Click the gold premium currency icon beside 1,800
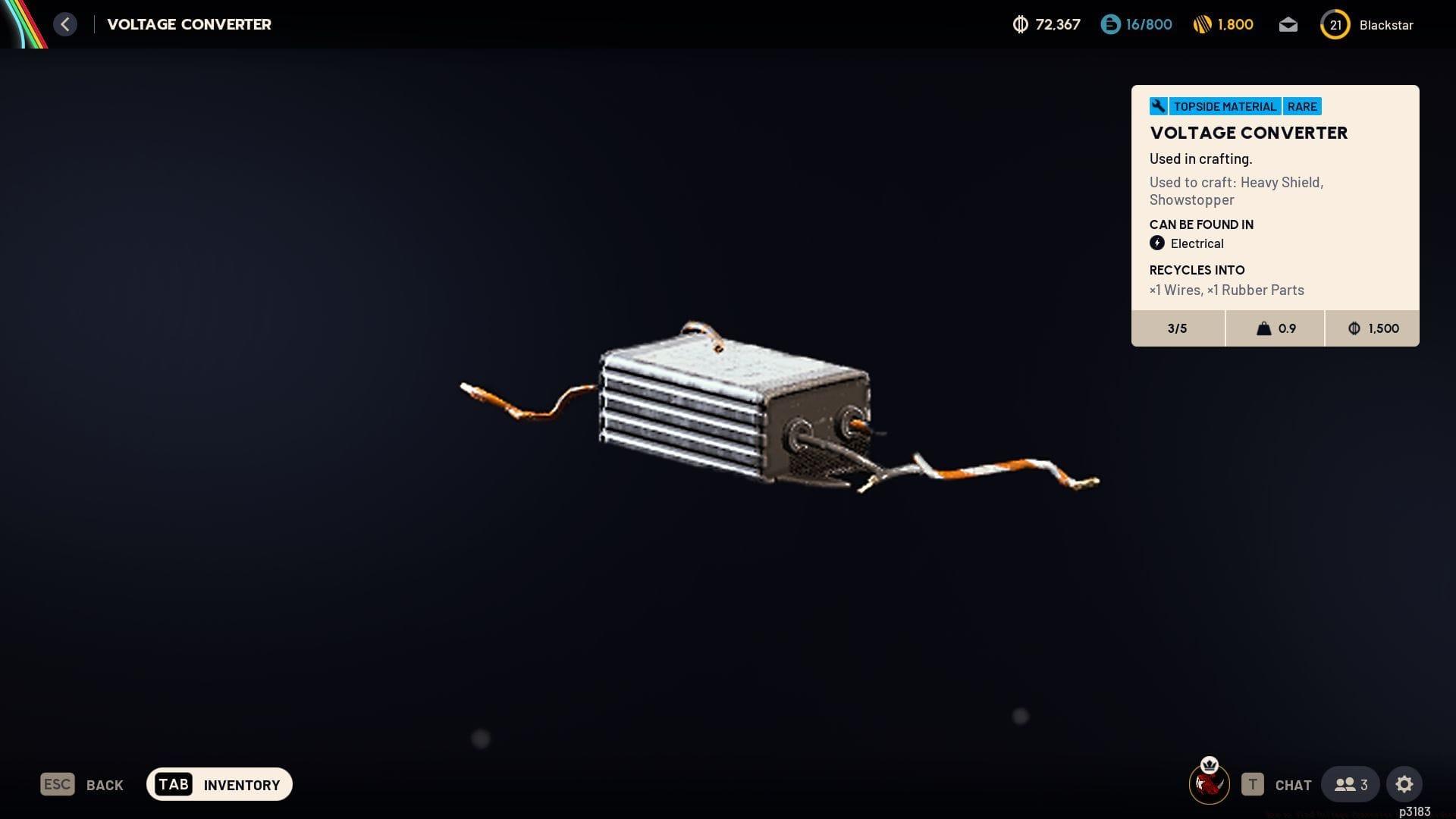The image size is (1456, 819). click(x=1204, y=24)
